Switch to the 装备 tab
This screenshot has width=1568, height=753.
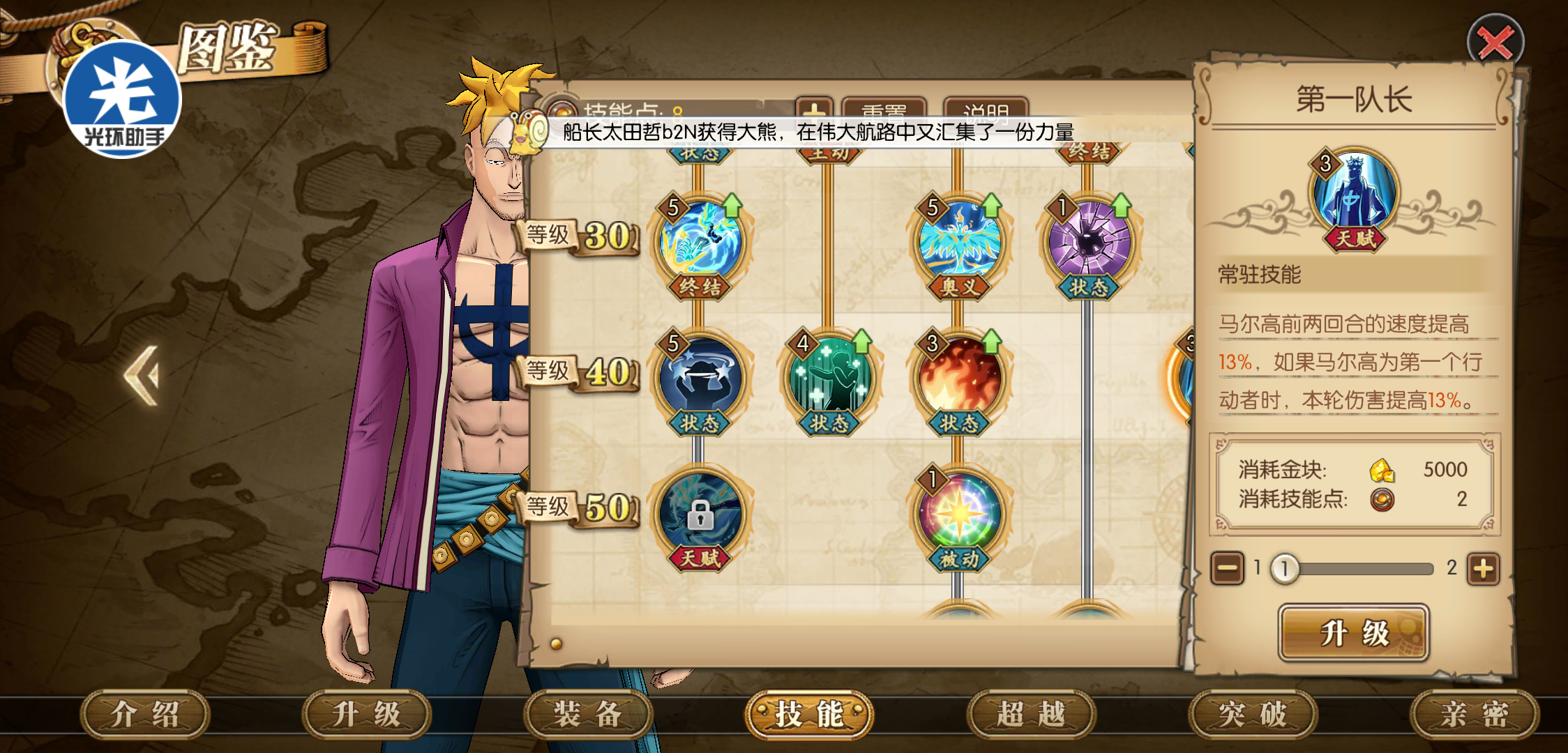pos(587,714)
